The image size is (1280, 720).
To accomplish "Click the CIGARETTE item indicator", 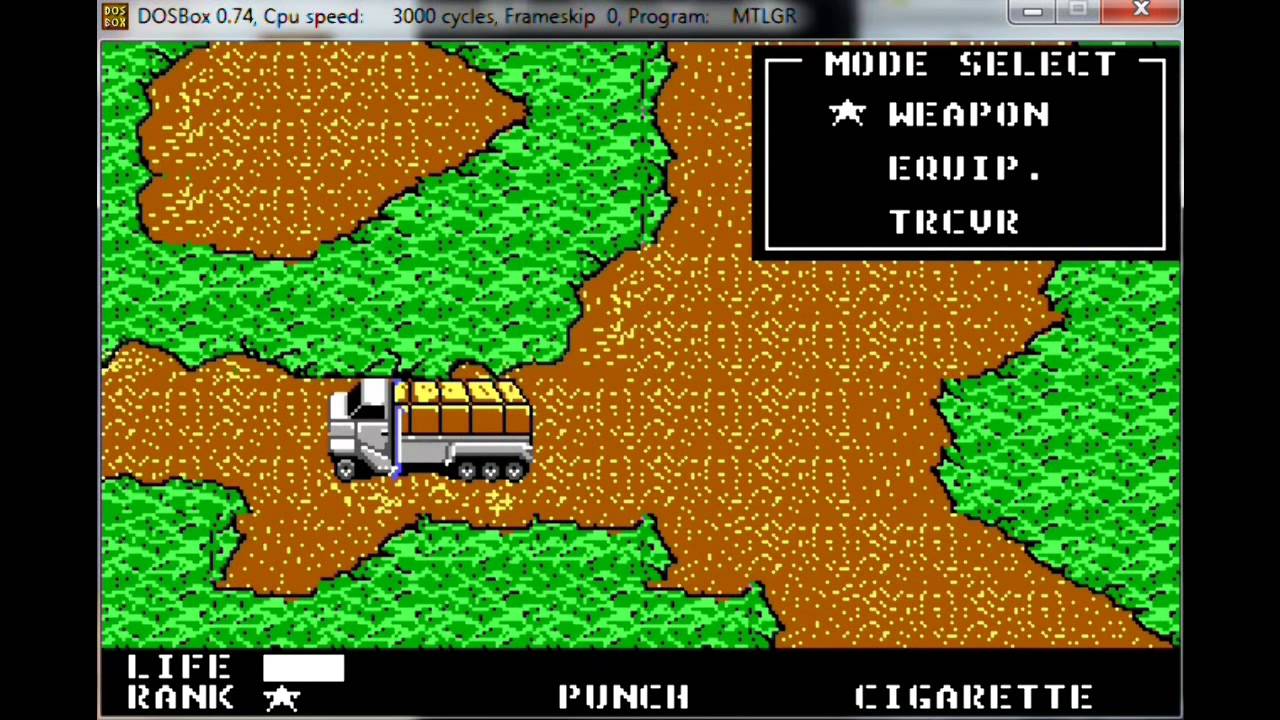I will pos(975,695).
